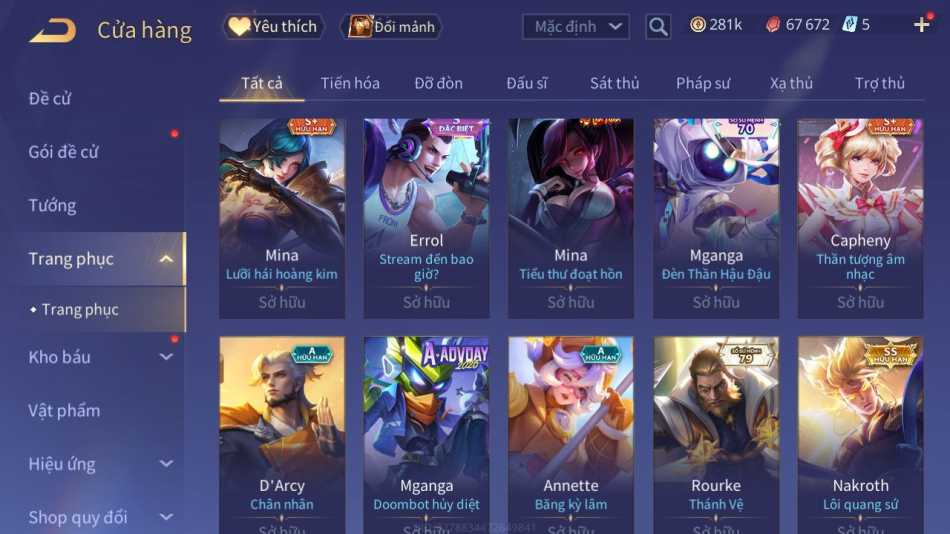Select Gói đề cử in sidebar
The height and width of the screenshot is (534, 950).
(x=63, y=152)
